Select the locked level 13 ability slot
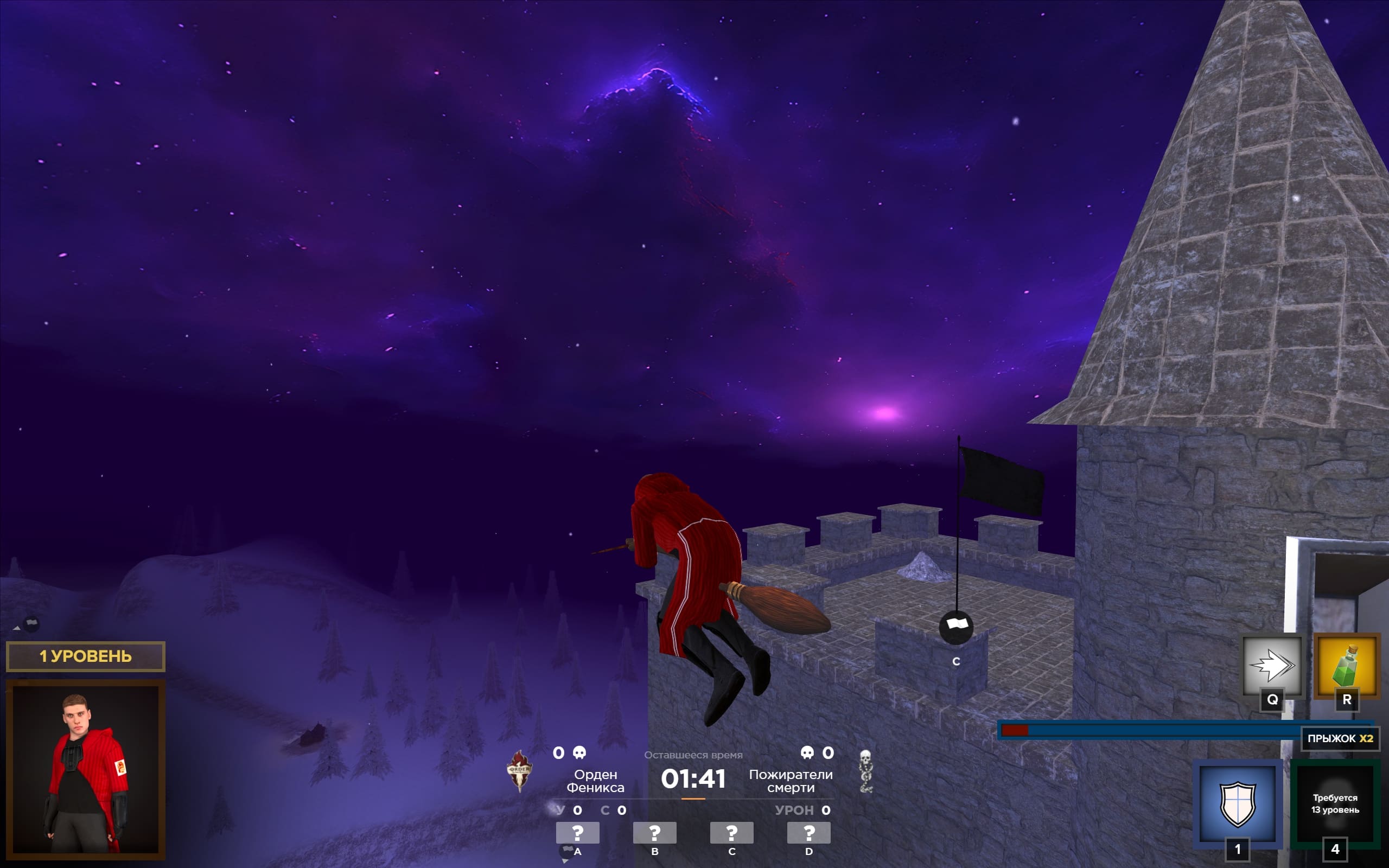 pyautogui.click(x=1335, y=802)
